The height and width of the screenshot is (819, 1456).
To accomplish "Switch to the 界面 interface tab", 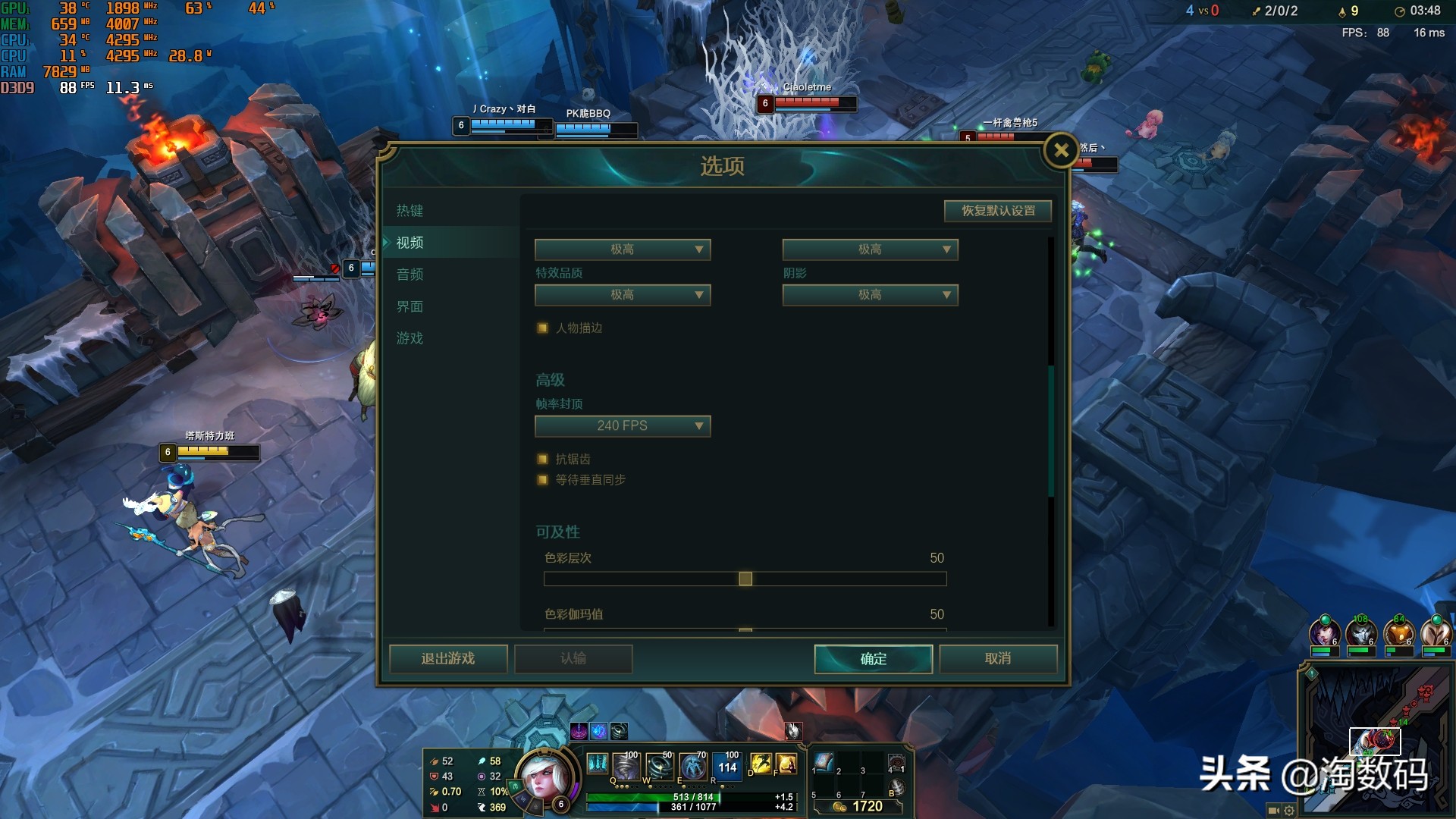I will tap(409, 306).
